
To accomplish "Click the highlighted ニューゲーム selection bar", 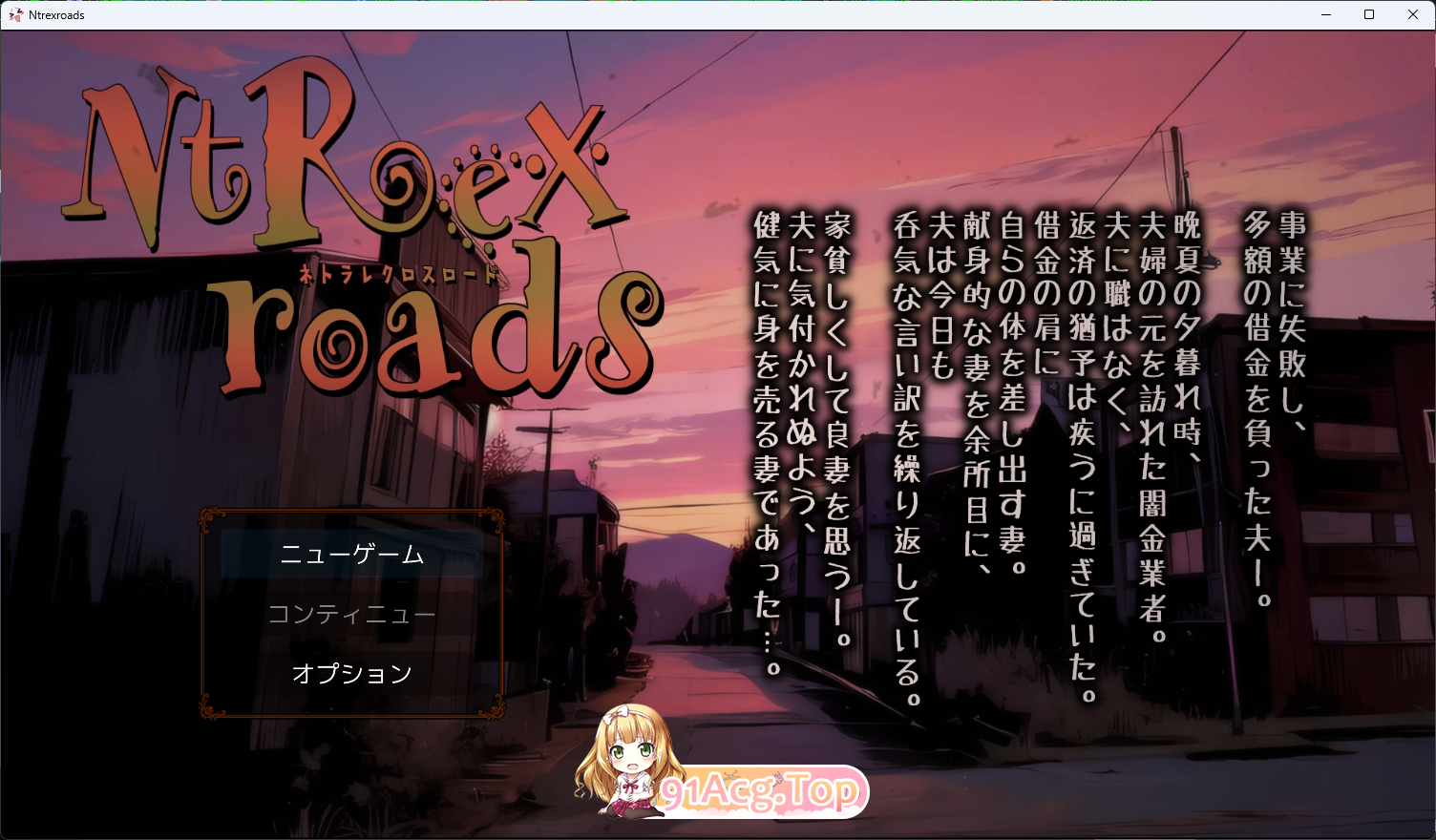I will tap(353, 555).
